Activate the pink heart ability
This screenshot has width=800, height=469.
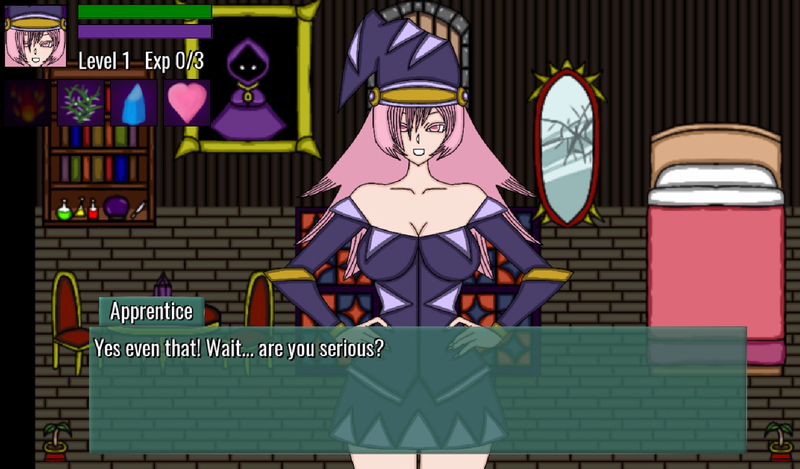pos(186,103)
